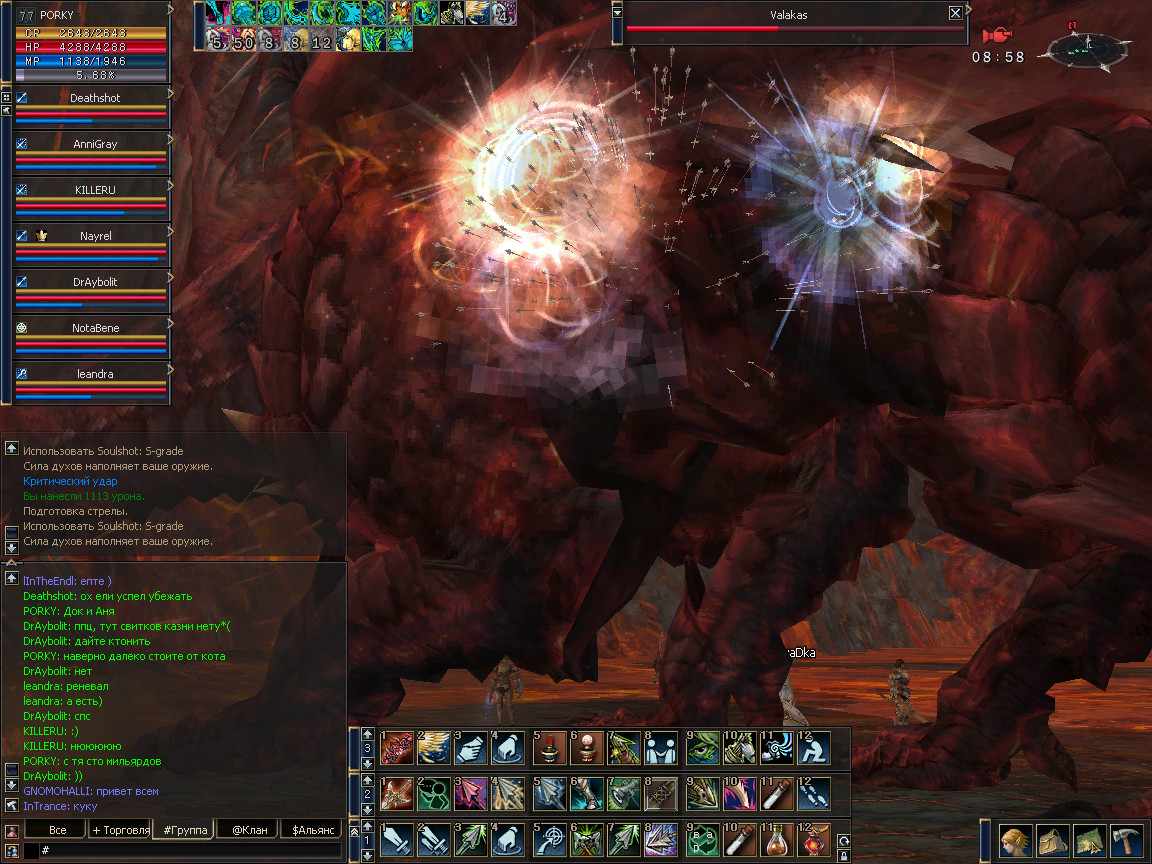Show the Клан chat tab
Viewport: 1152px width, 864px height.
point(249,830)
